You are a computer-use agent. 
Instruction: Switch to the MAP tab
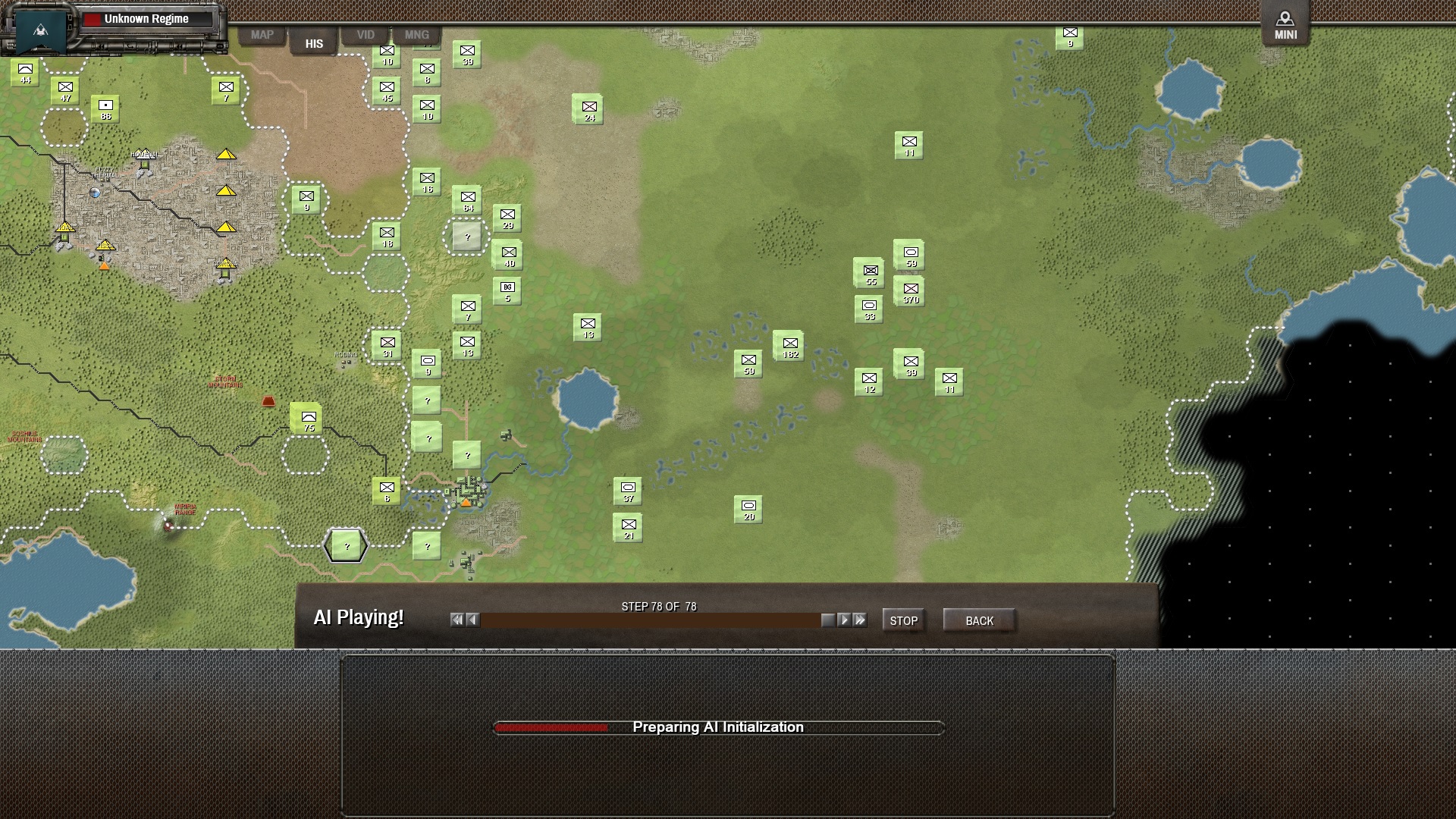tap(262, 35)
